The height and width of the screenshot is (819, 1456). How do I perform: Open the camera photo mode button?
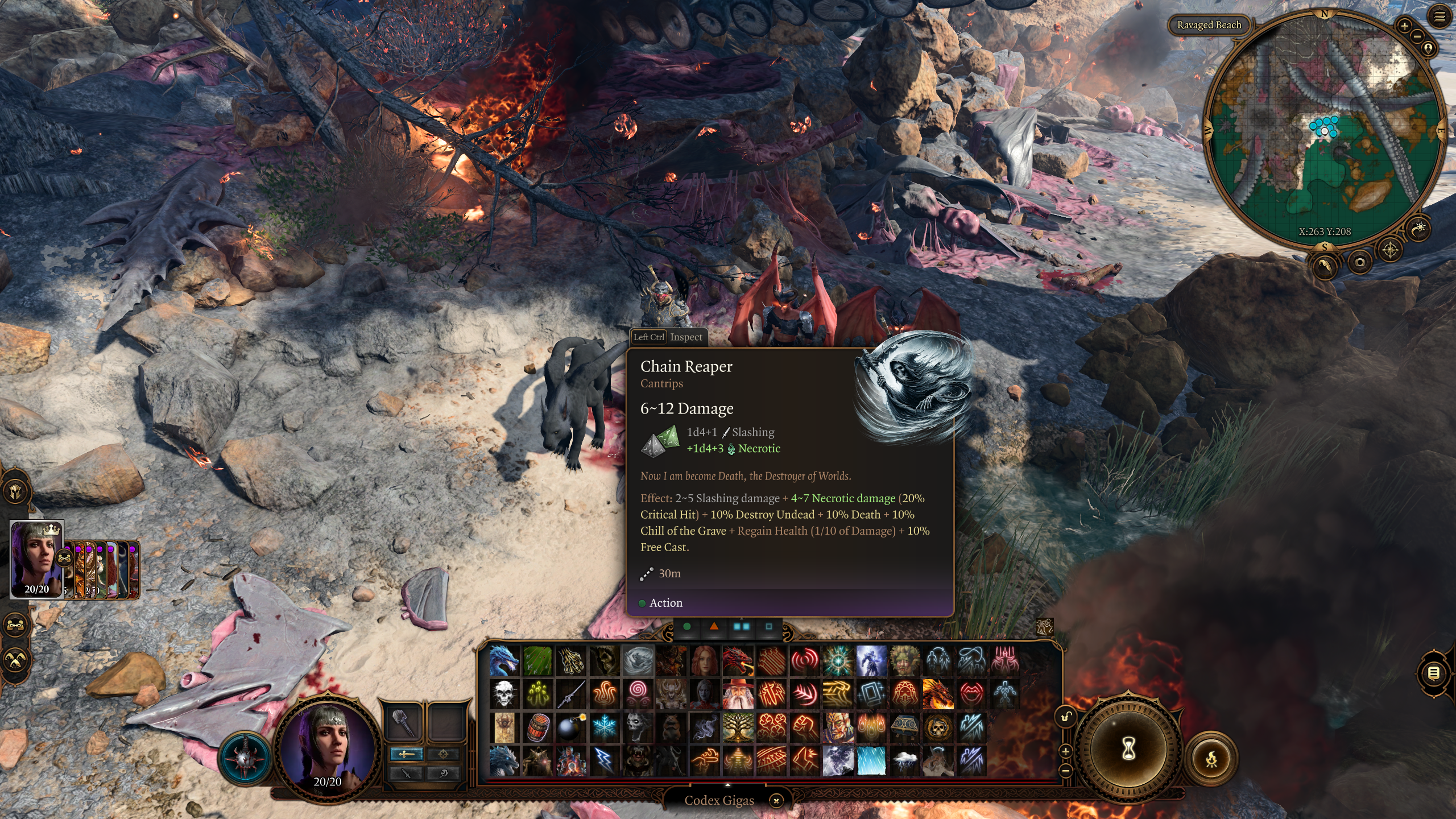1359,262
